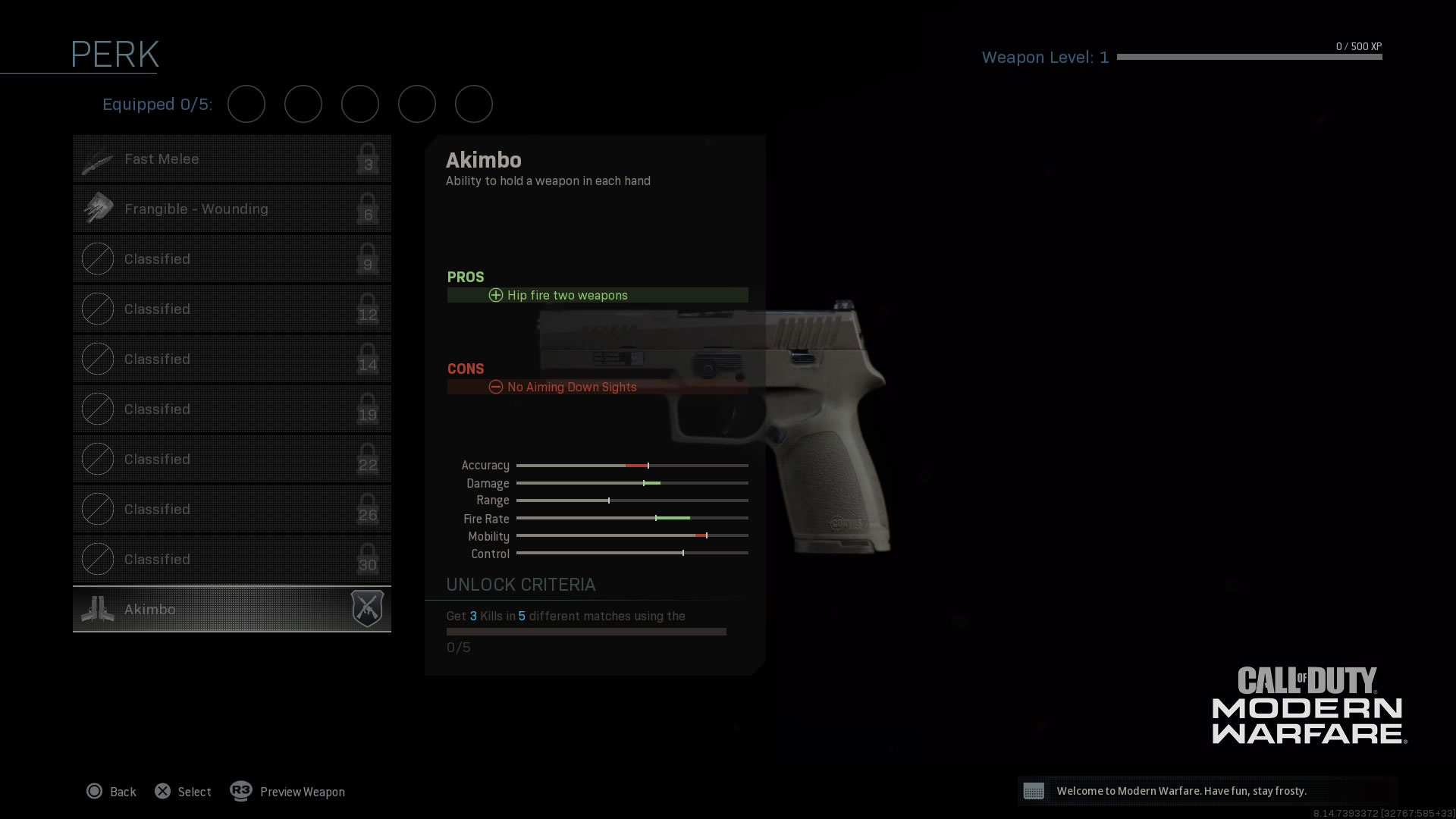Select the Classified perk locked at level 12
The height and width of the screenshot is (819, 1456).
click(231, 309)
